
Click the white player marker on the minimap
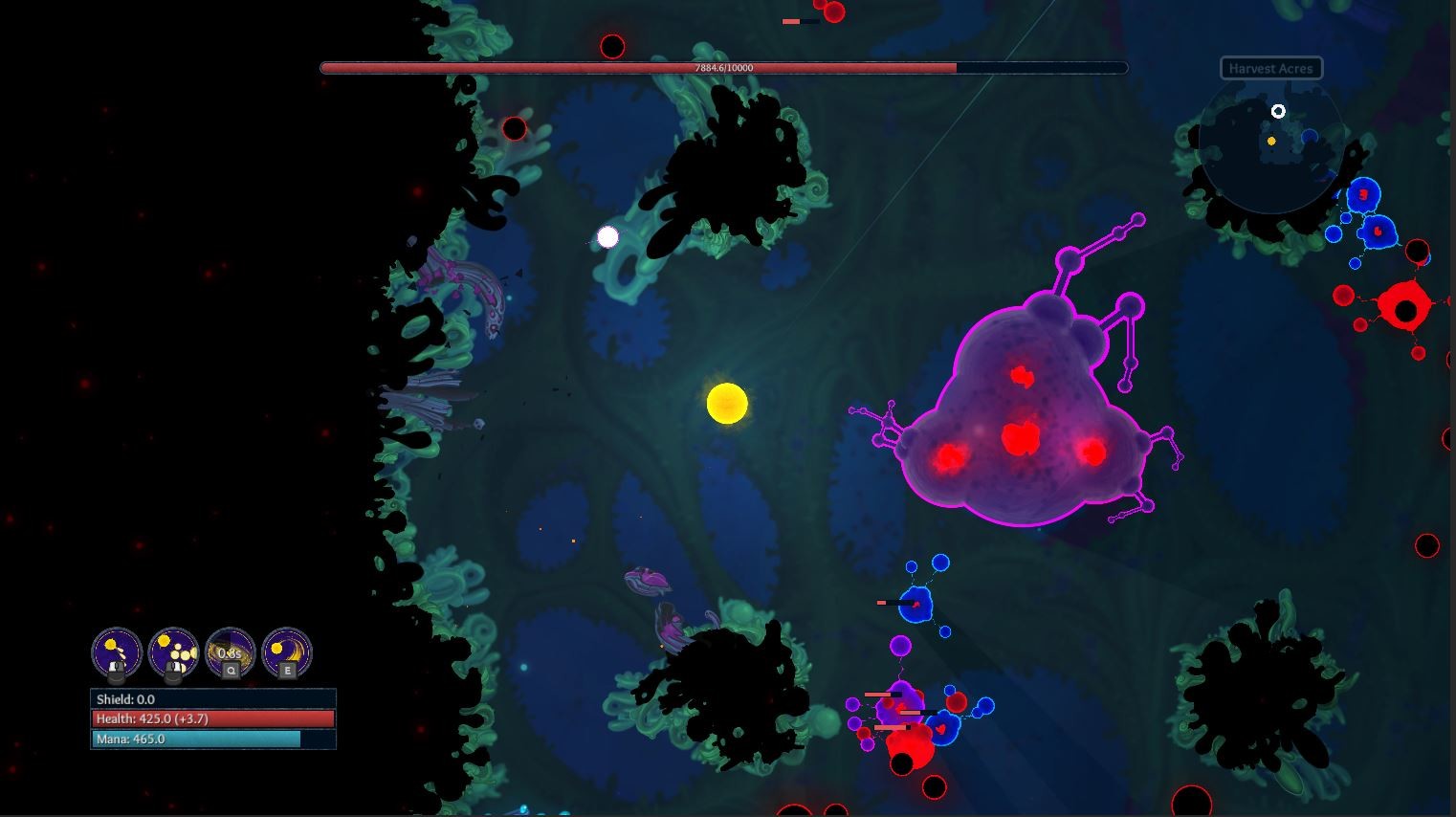point(1278,111)
